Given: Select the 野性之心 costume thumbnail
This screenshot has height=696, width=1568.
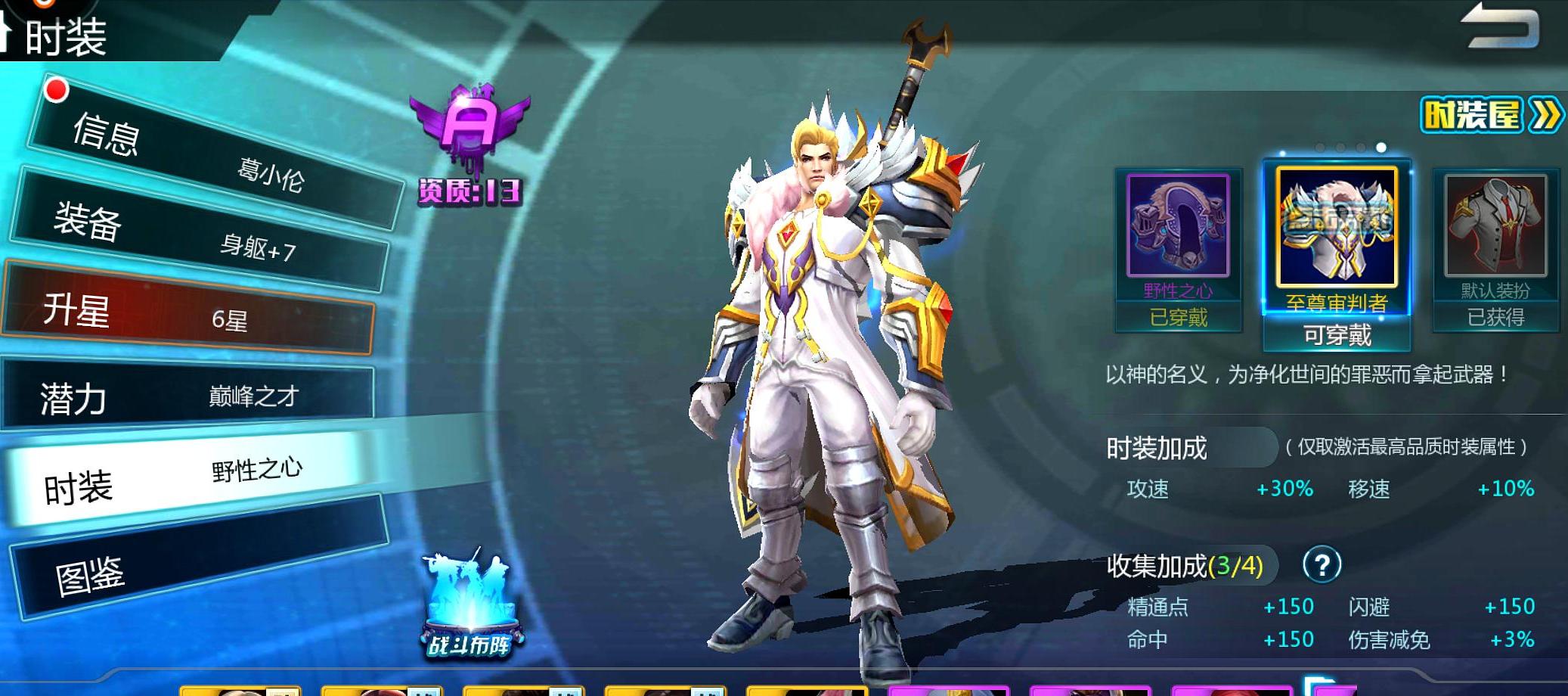Looking at the screenshot, I should coord(1178,227).
